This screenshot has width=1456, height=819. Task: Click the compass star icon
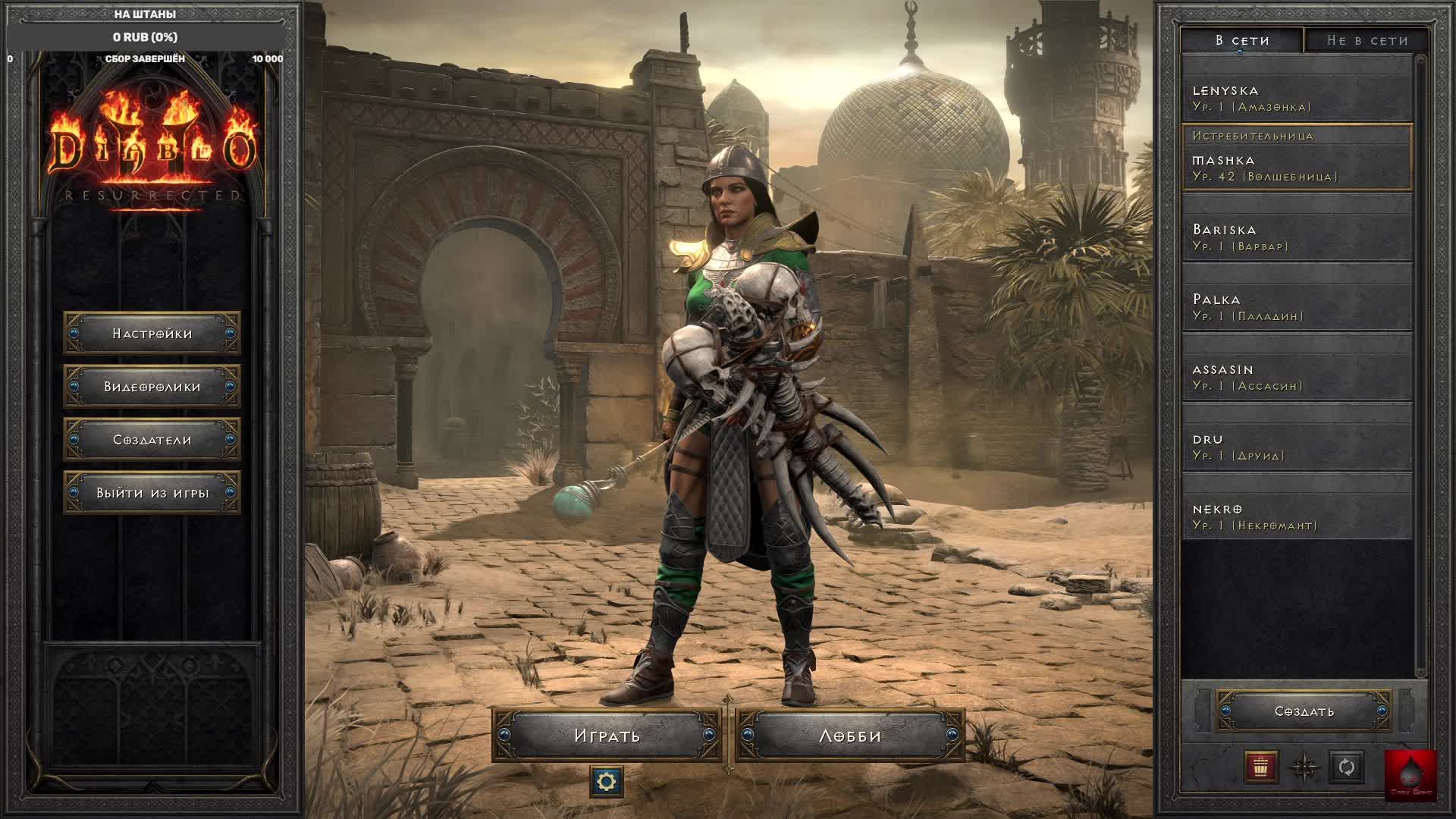click(x=1304, y=767)
